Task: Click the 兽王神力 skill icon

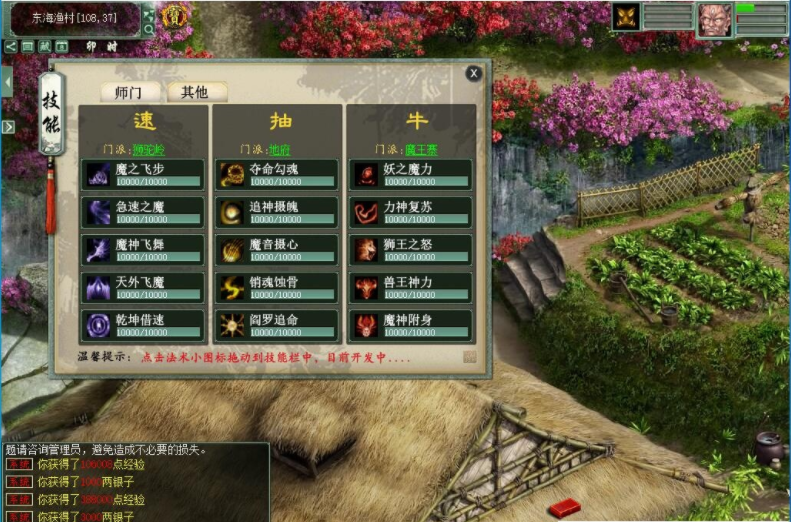Action: [365, 288]
